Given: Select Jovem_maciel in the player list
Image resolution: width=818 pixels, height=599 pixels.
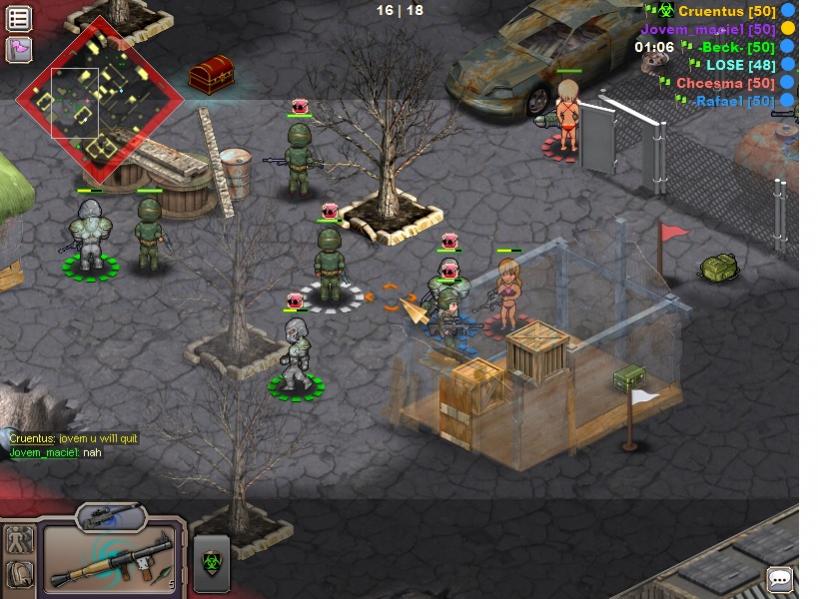Looking at the screenshot, I should (x=708, y=29).
